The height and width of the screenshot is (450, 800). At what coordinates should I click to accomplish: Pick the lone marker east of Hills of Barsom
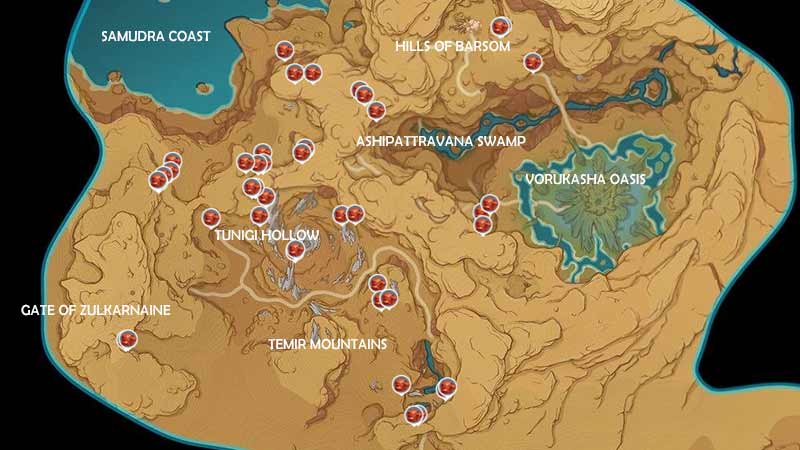click(x=533, y=62)
